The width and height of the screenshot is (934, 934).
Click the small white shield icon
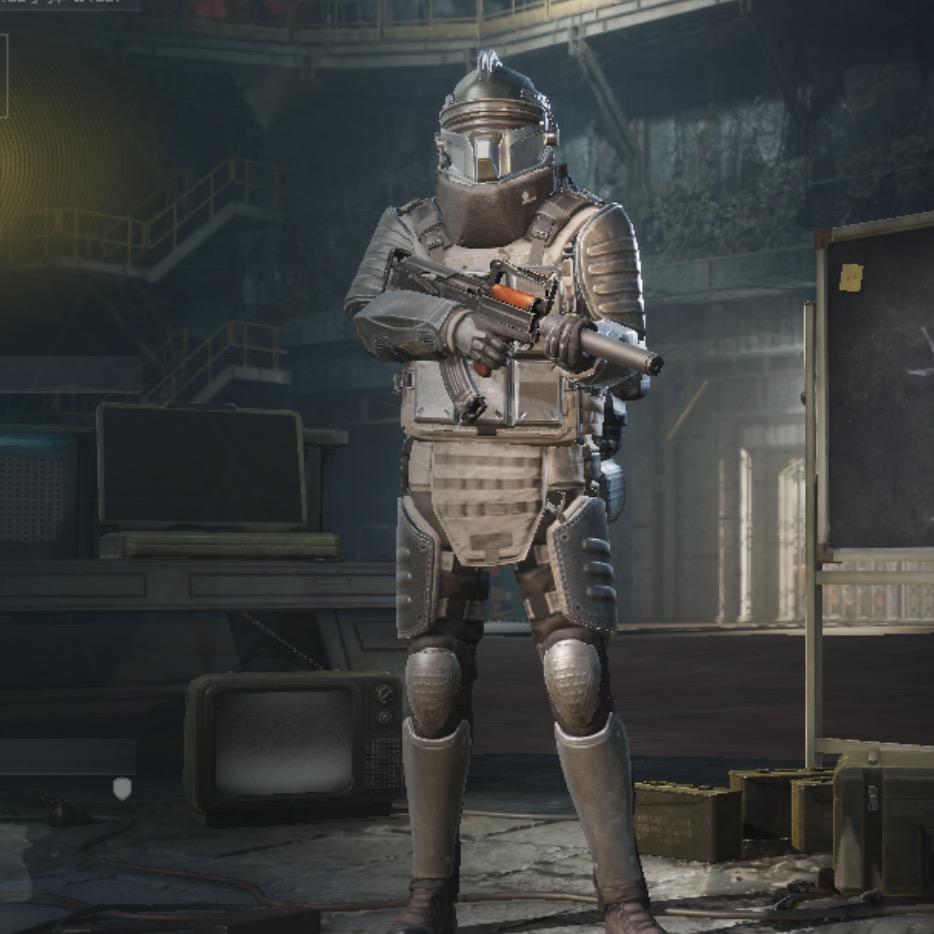pos(122,789)
